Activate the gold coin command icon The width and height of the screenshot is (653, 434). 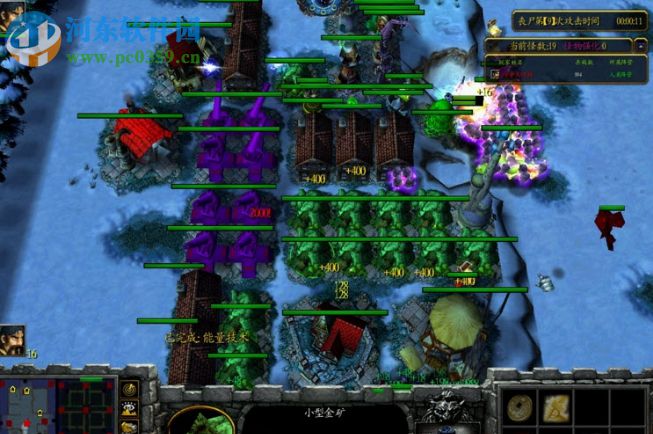click(520, 406)
